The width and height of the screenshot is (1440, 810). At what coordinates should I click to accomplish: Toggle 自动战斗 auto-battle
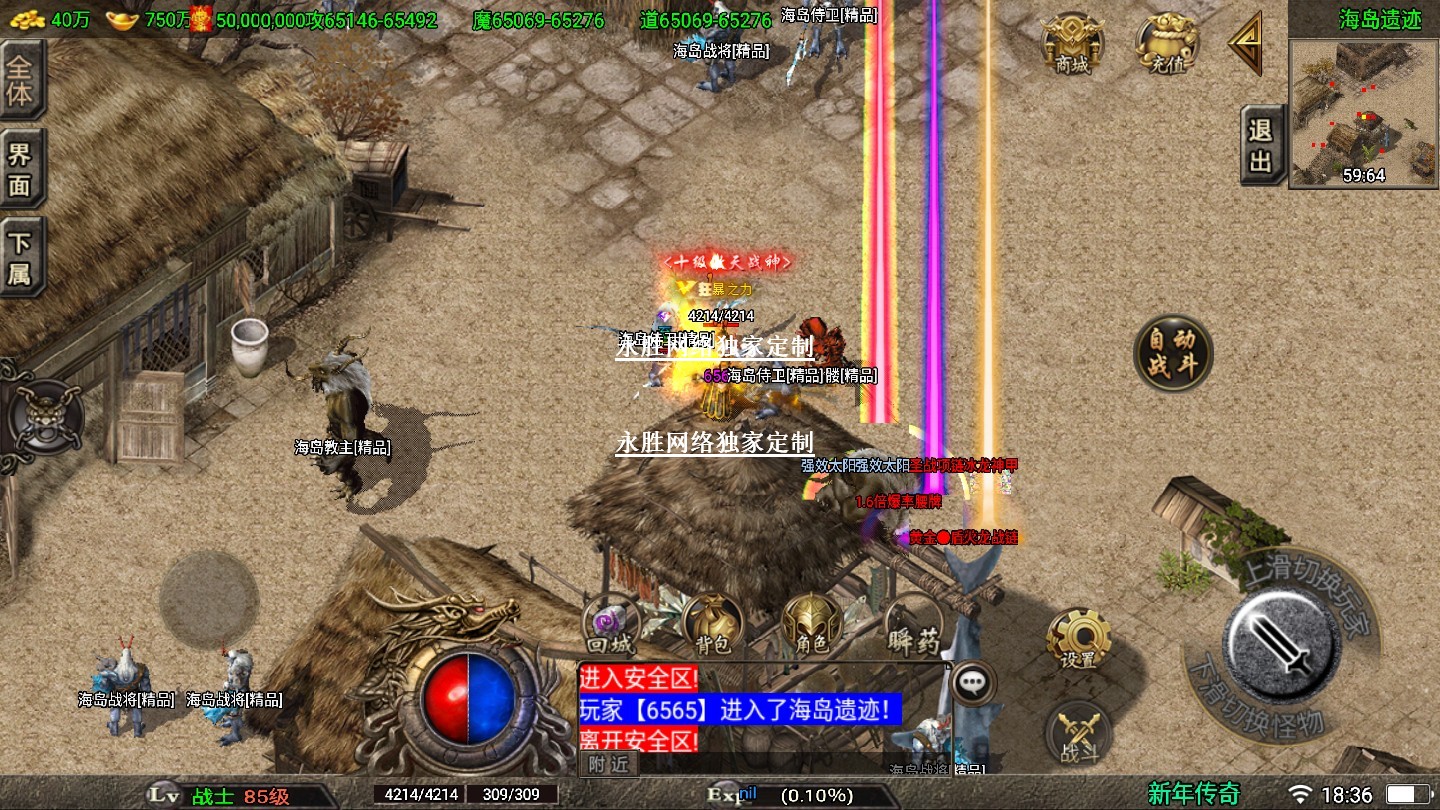(x=1173, y=352)
